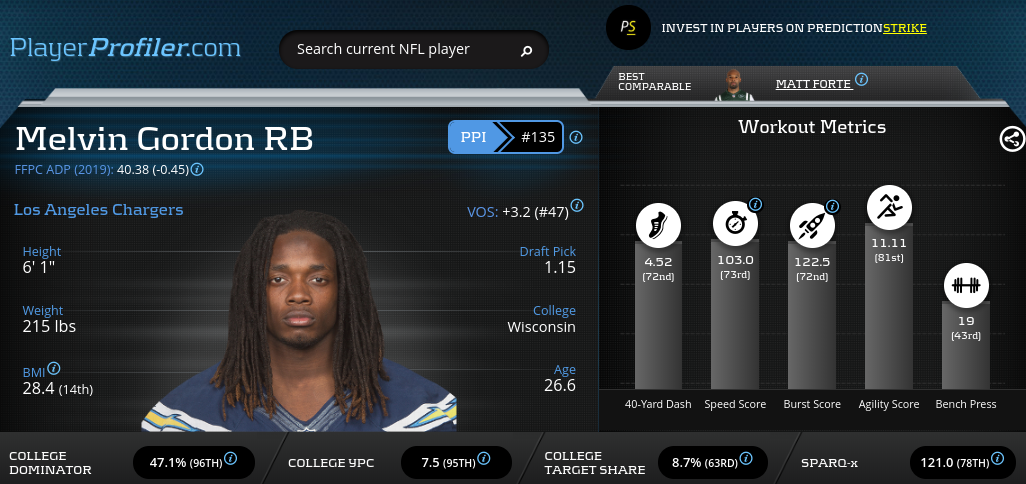Click the Burst Score rocket icon
Viewport: 1026px width, 484px height.
click(x=809, y=225)
